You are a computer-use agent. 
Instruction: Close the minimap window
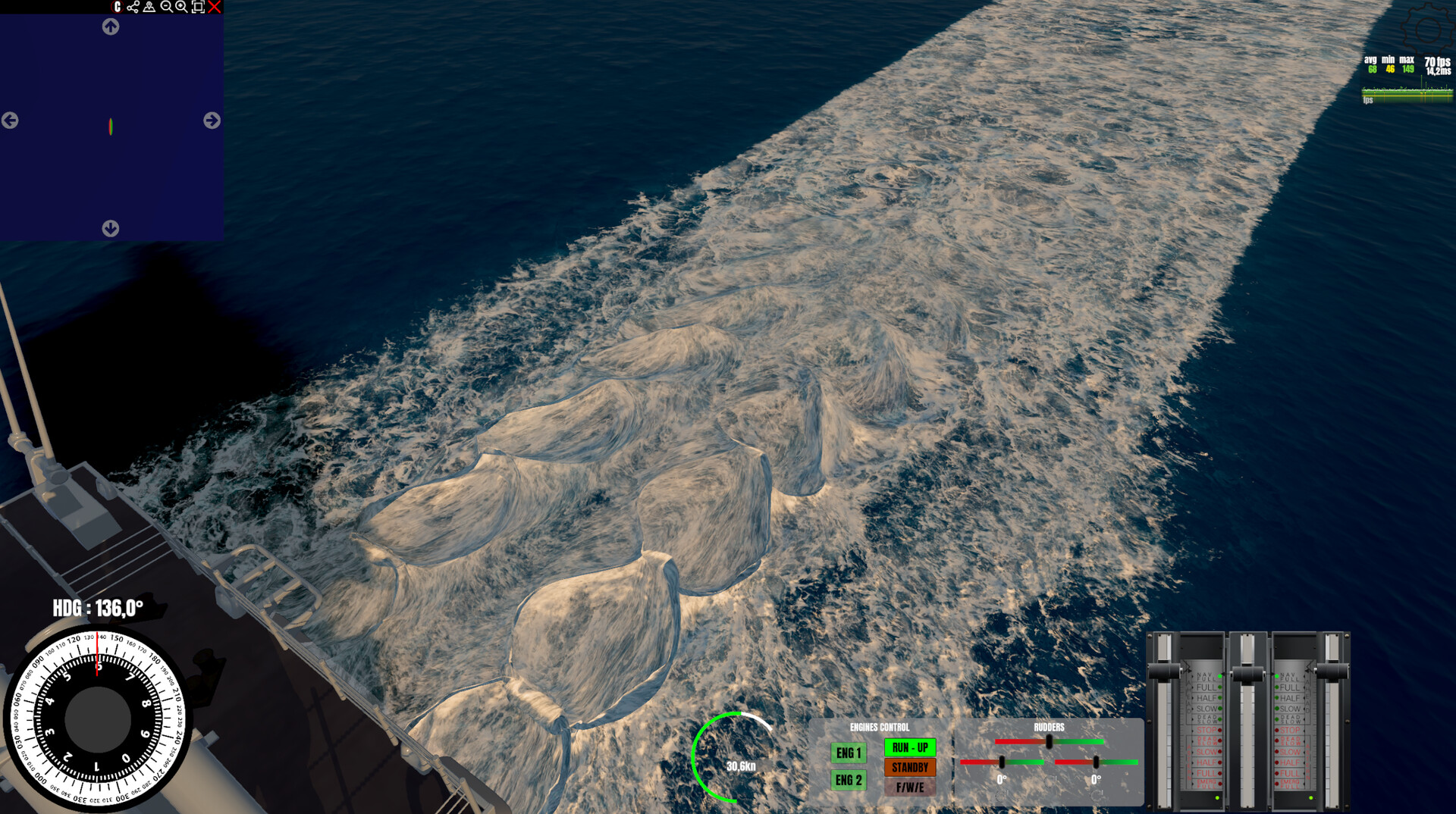(x=214, y=7)
